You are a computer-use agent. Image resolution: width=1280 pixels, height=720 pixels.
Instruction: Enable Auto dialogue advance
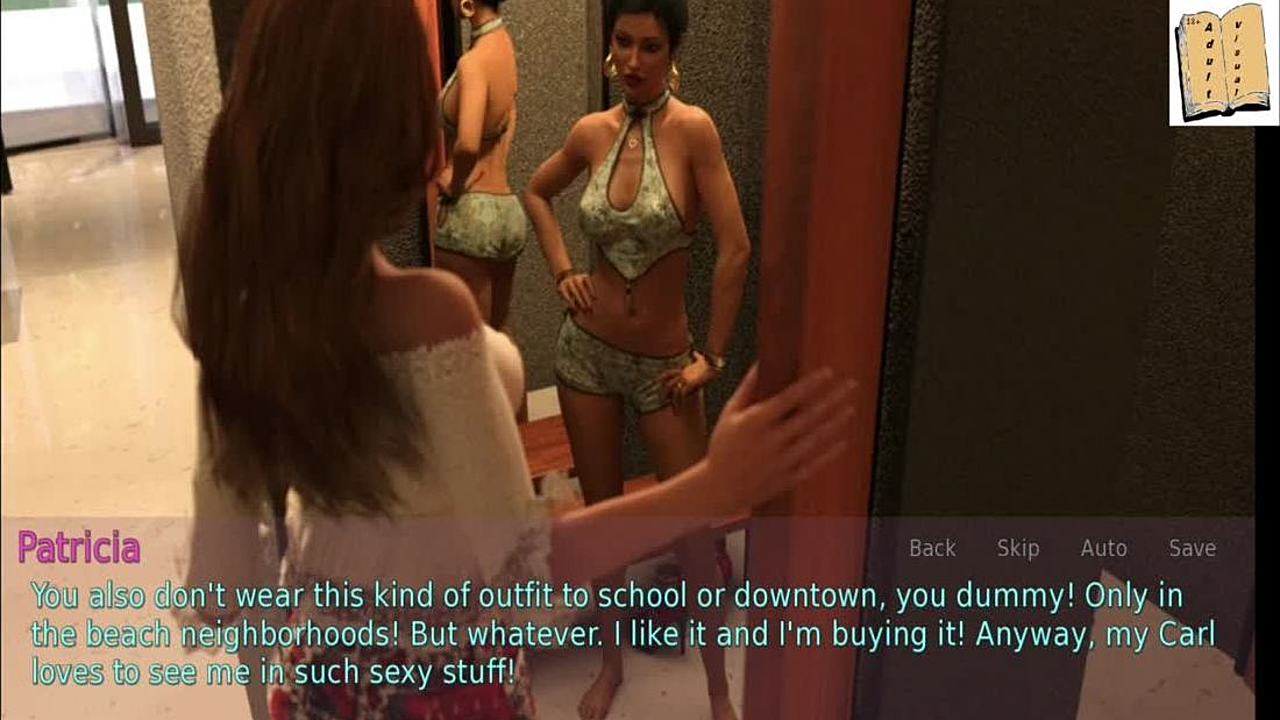pyautogui.click(x=1103, y=548)
